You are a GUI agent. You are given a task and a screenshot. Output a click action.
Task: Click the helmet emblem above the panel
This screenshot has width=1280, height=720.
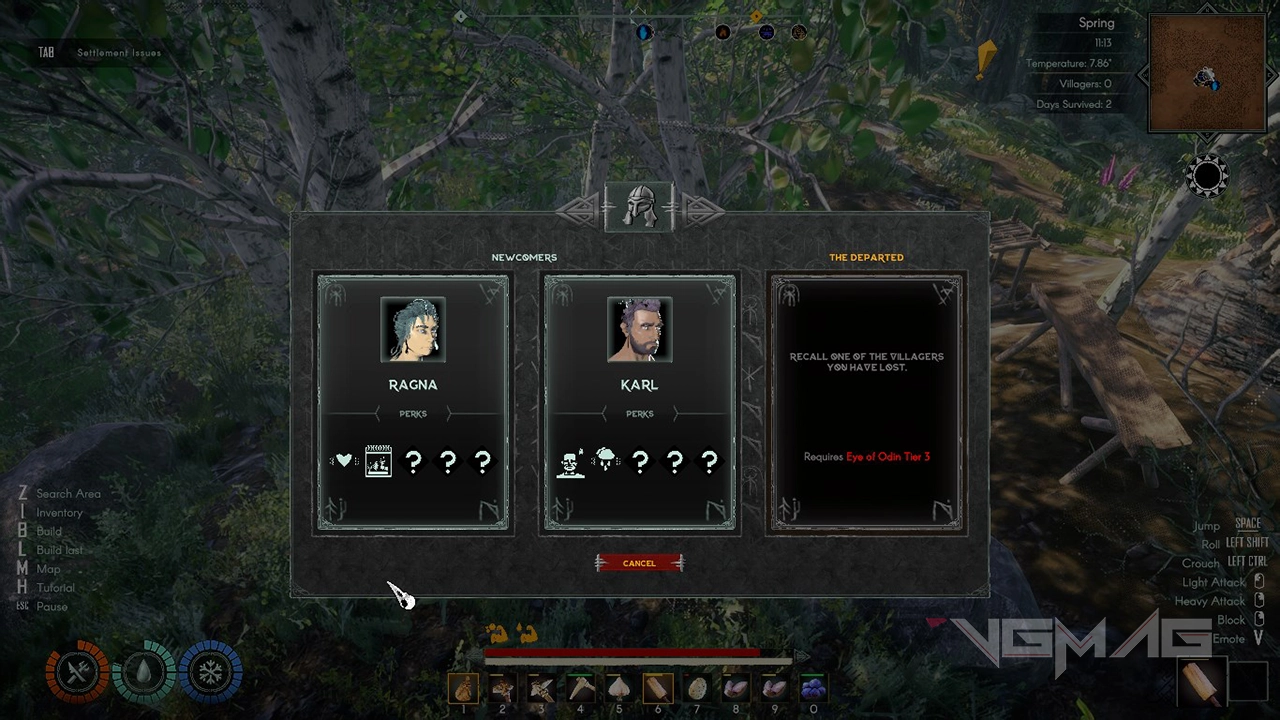click(640, 207)
